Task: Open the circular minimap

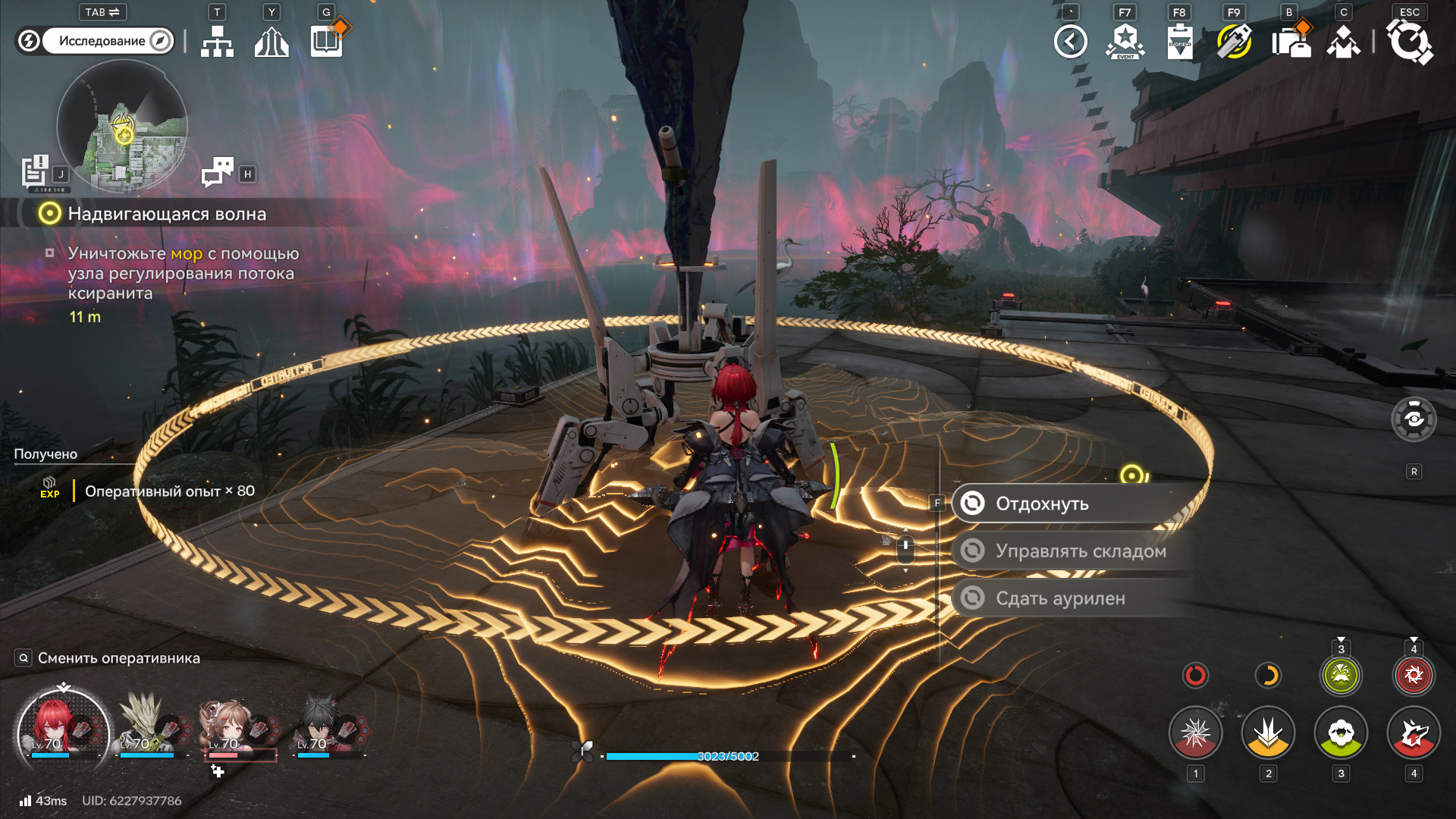Action: 121,125
